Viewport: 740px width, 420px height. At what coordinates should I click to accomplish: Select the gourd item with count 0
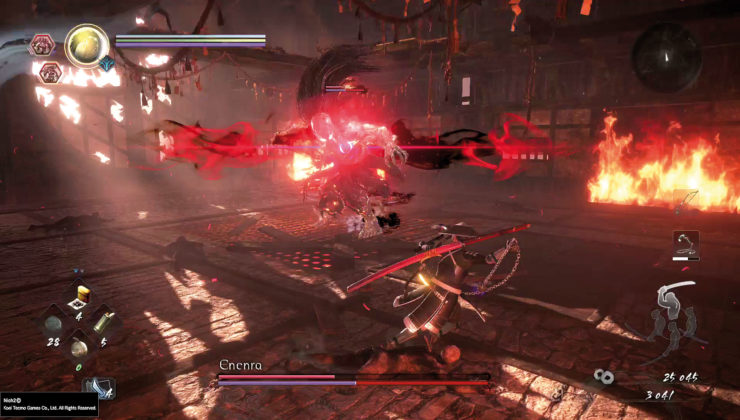coord(79,348)
